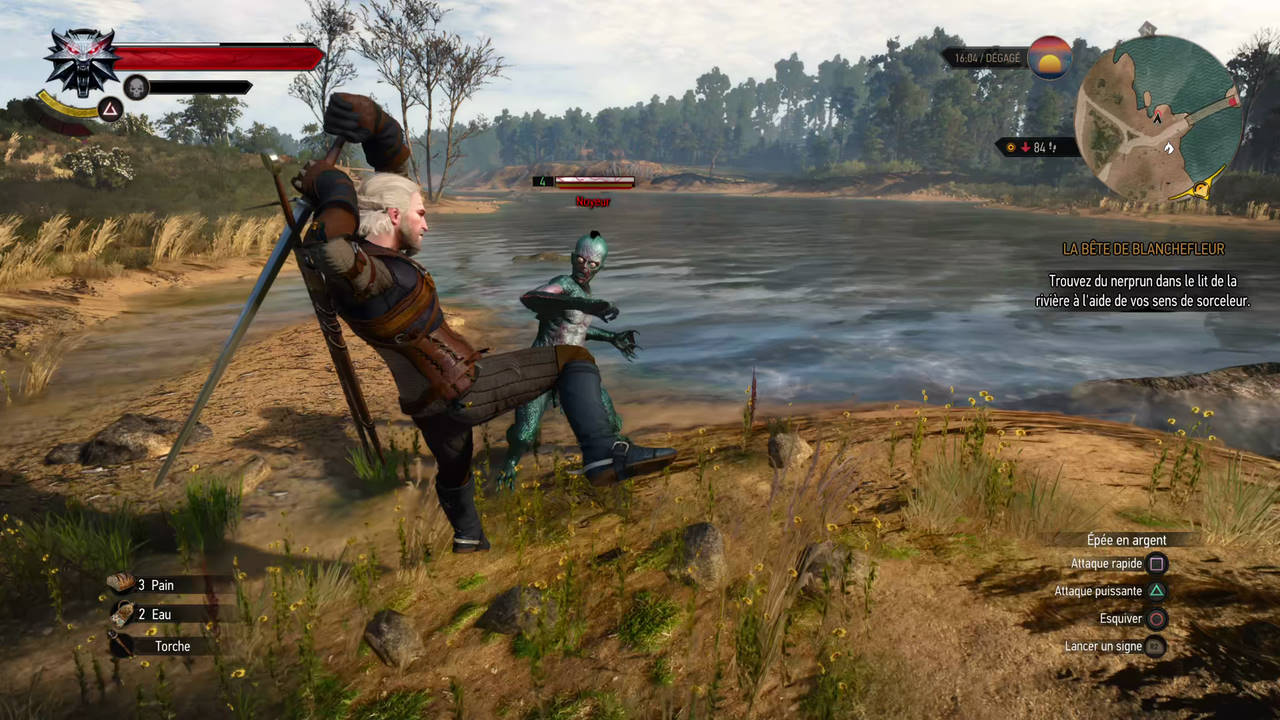Select the active sign icon below the medallion
This screenshot has height=720, width=1280.
110,110
